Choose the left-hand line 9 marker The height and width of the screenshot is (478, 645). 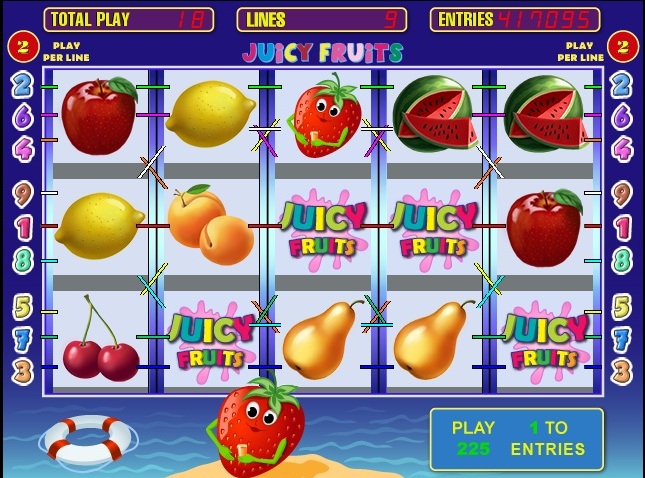pos(22,193)
